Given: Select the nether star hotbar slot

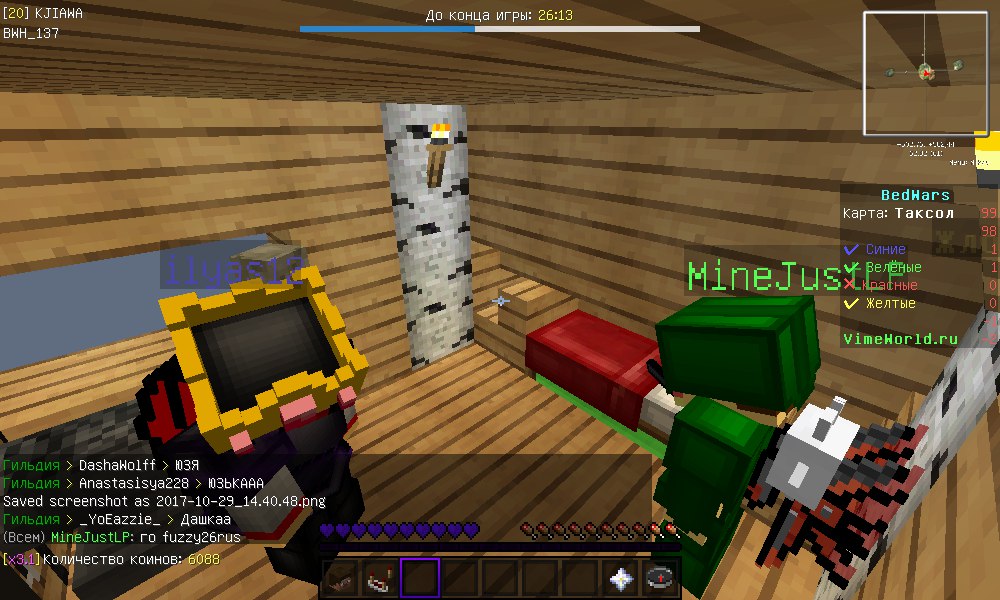Looking at the screenshot, I should click(x=621, y=578).
